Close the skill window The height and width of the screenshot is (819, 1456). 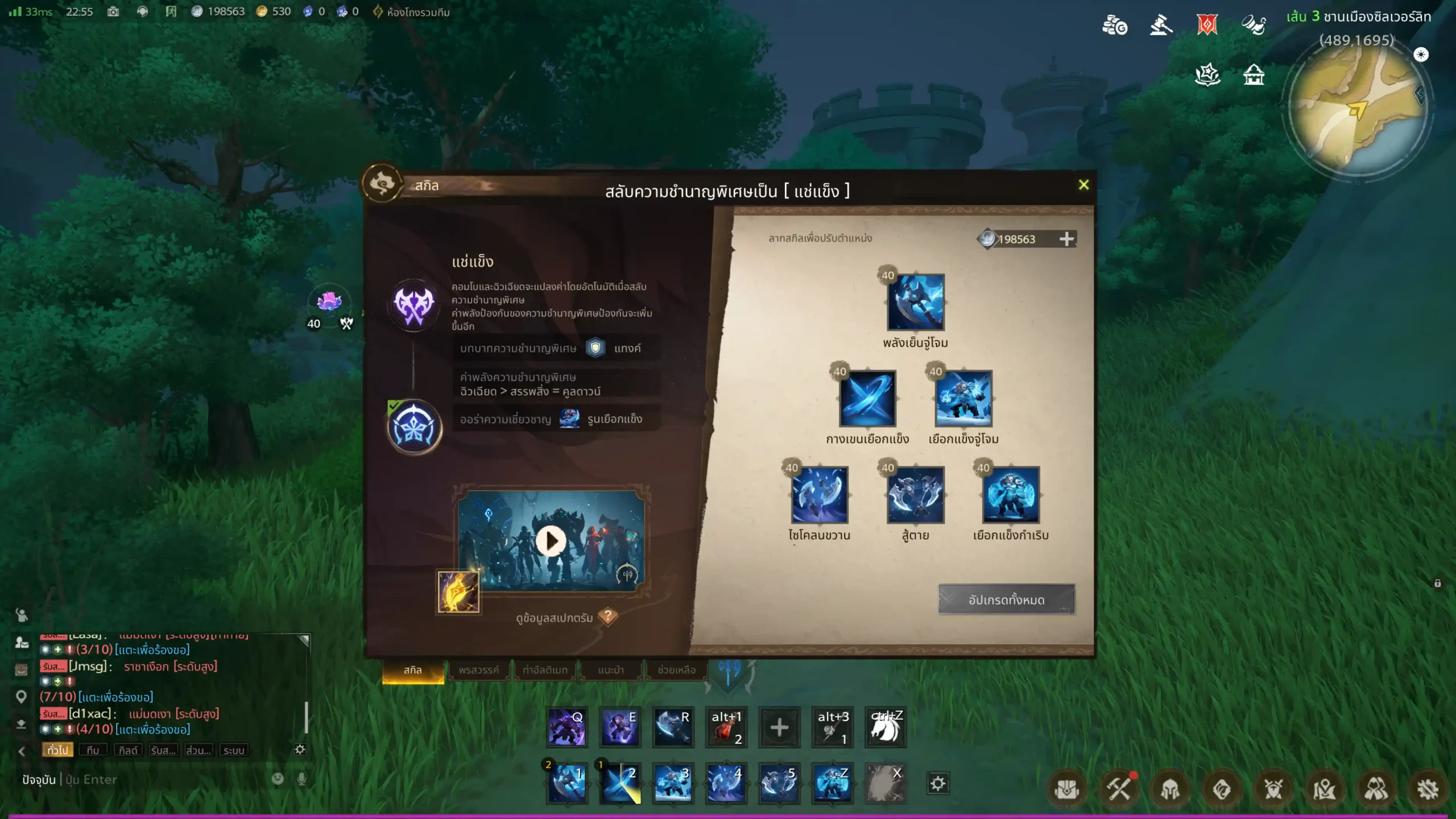click(x=1083, y=185)
